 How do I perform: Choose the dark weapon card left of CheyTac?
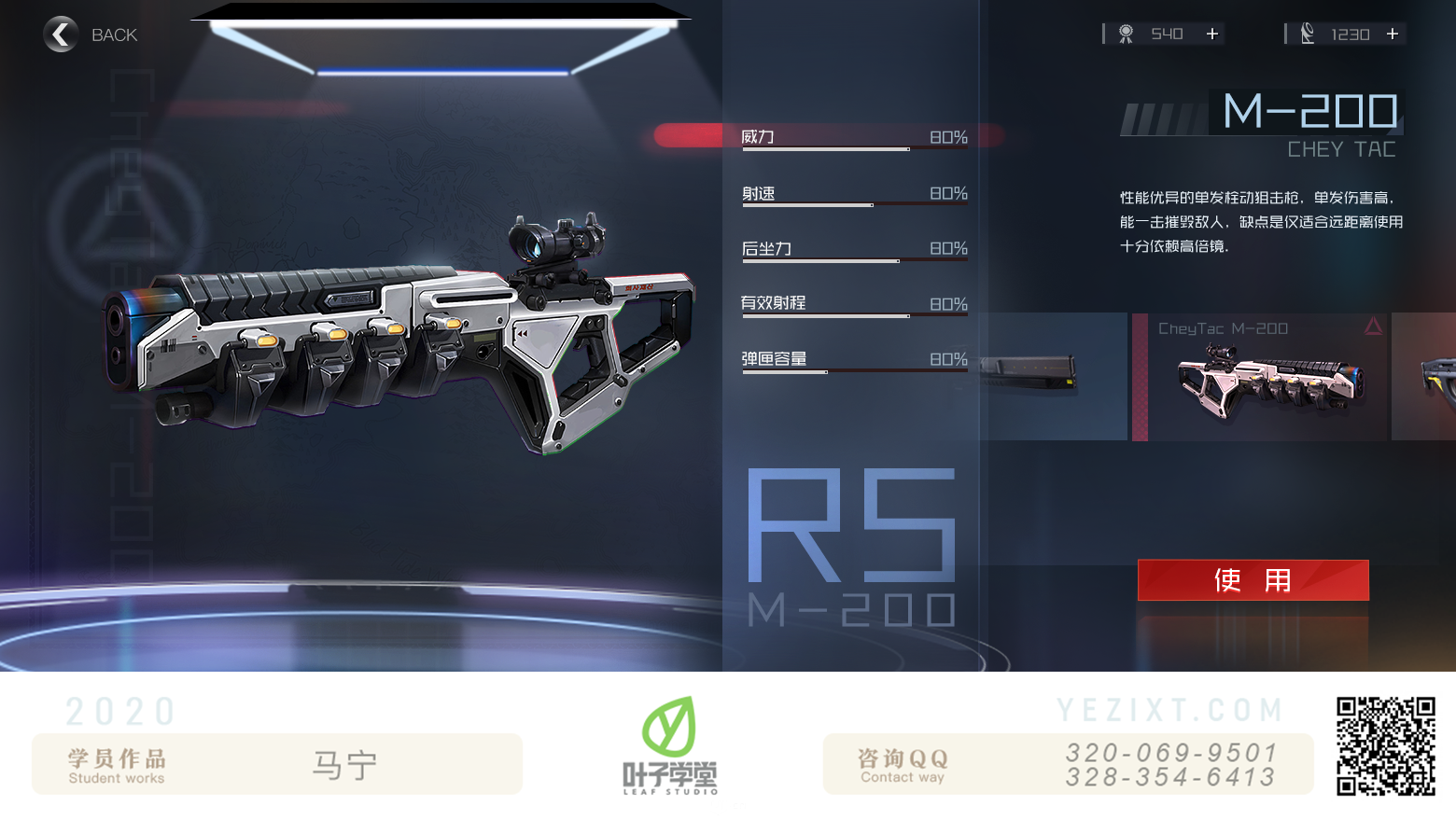[x=1053, y=377]
